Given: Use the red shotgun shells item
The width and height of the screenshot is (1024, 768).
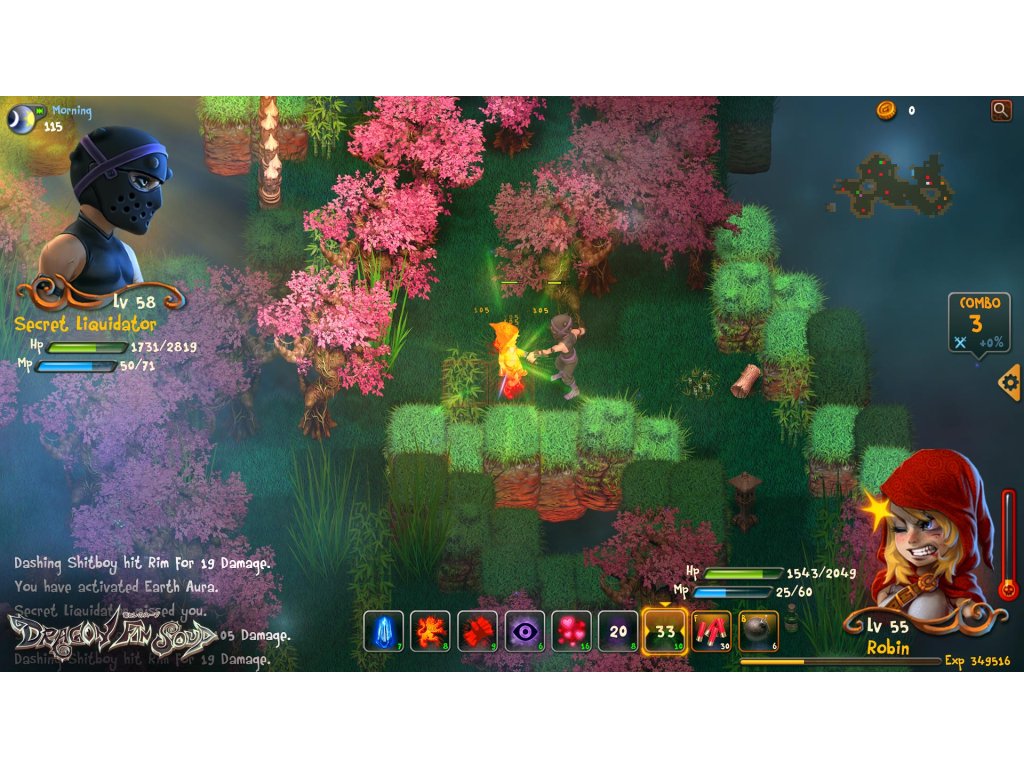Looking at the screenshot, I should pos(711,632).
